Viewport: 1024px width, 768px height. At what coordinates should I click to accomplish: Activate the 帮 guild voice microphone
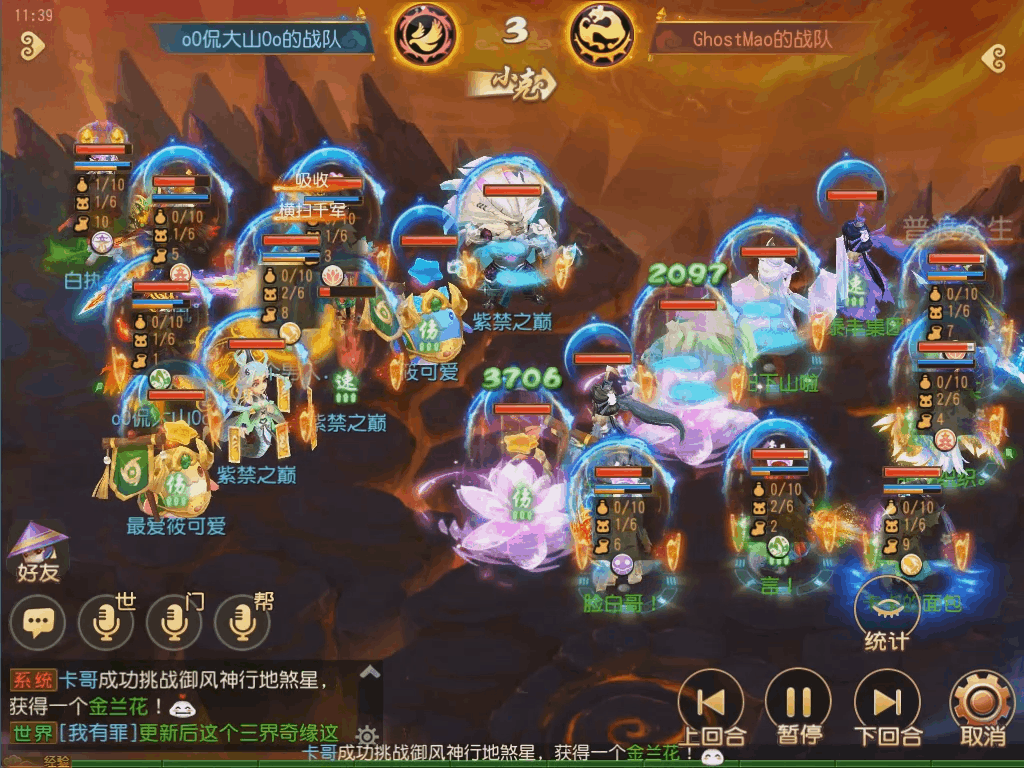[242, 624]
